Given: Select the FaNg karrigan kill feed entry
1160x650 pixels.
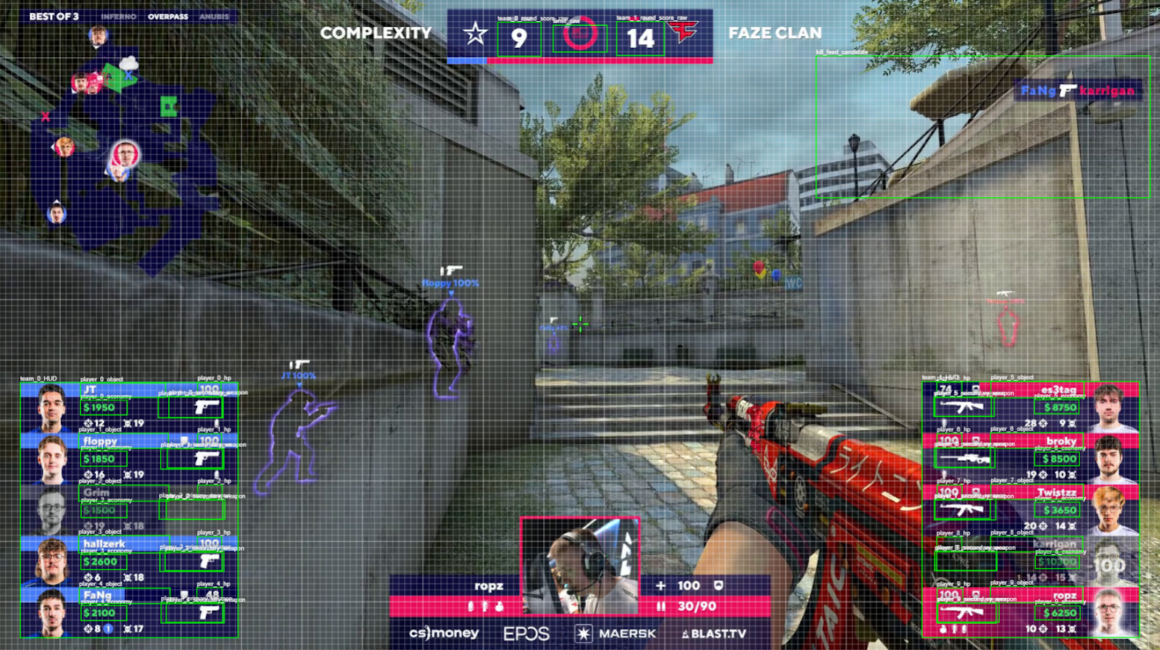Looking at the screenshot, I should 1077,91.
